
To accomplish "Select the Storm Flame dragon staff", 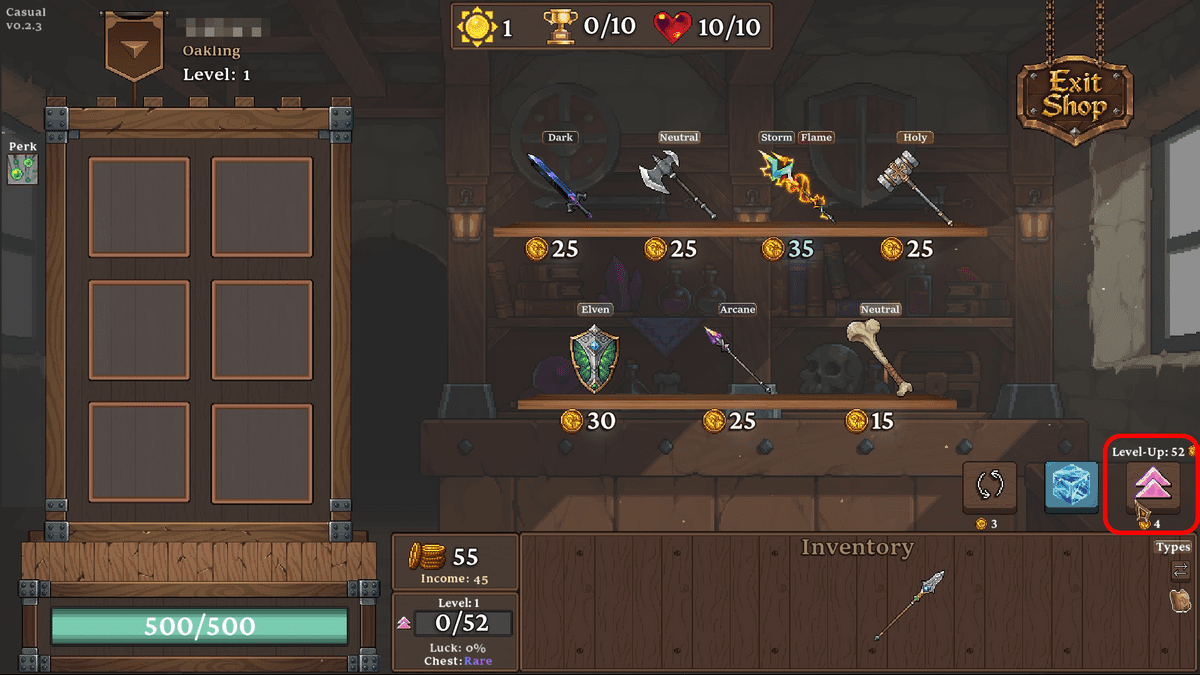I will tap(796, 185).
